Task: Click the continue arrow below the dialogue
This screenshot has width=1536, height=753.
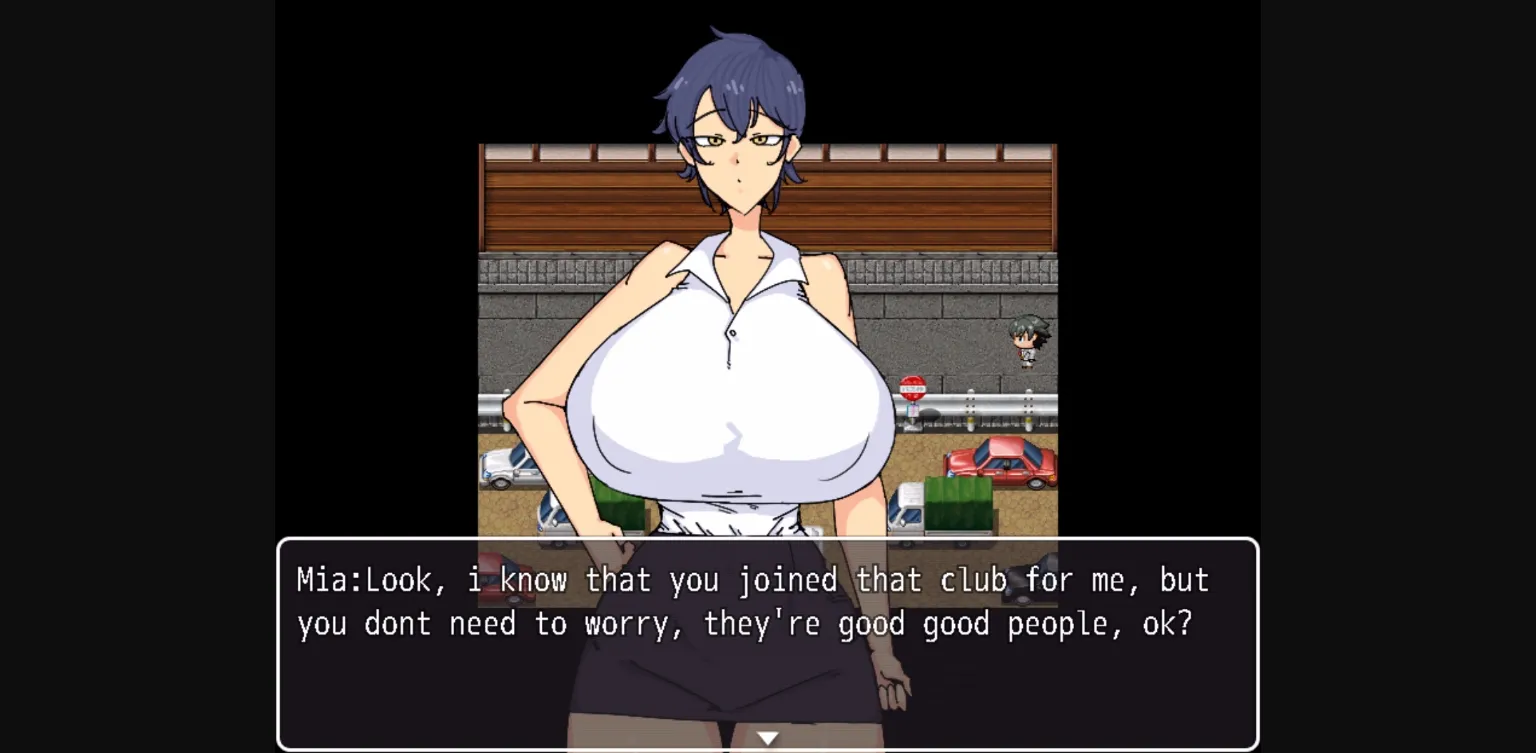Action: [768, 737]
